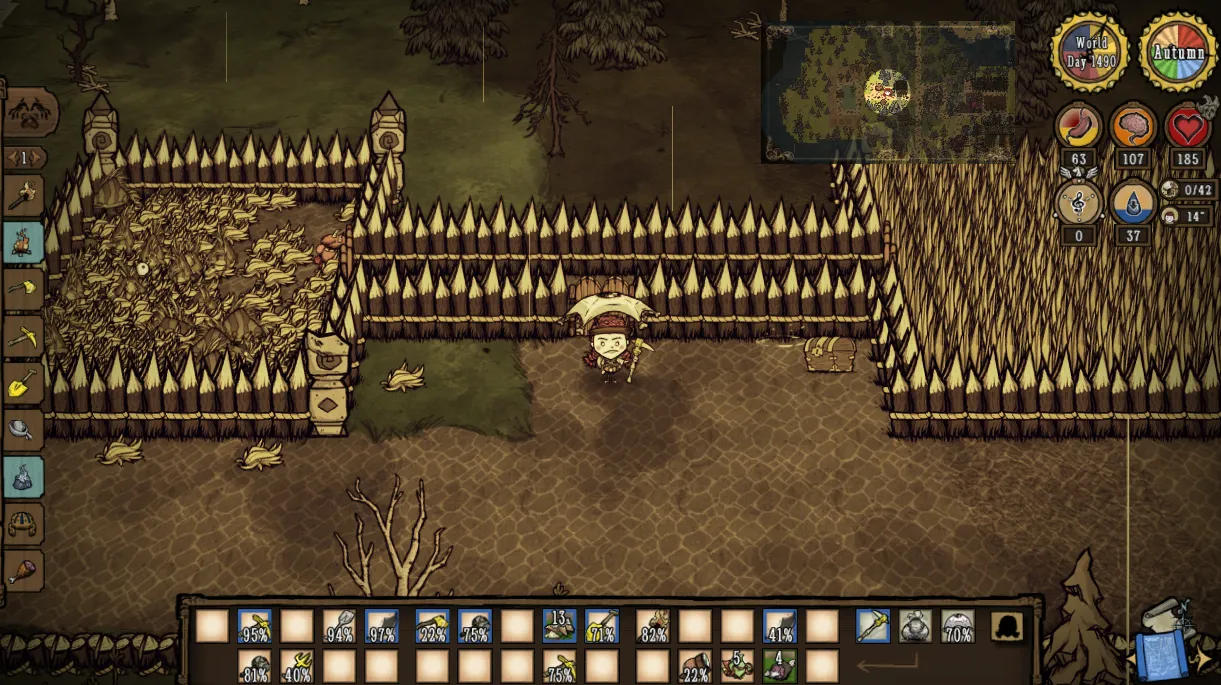The image size is (1221, 685).
Task: Pick the stack of 4 items
Action: pos(780,666)
